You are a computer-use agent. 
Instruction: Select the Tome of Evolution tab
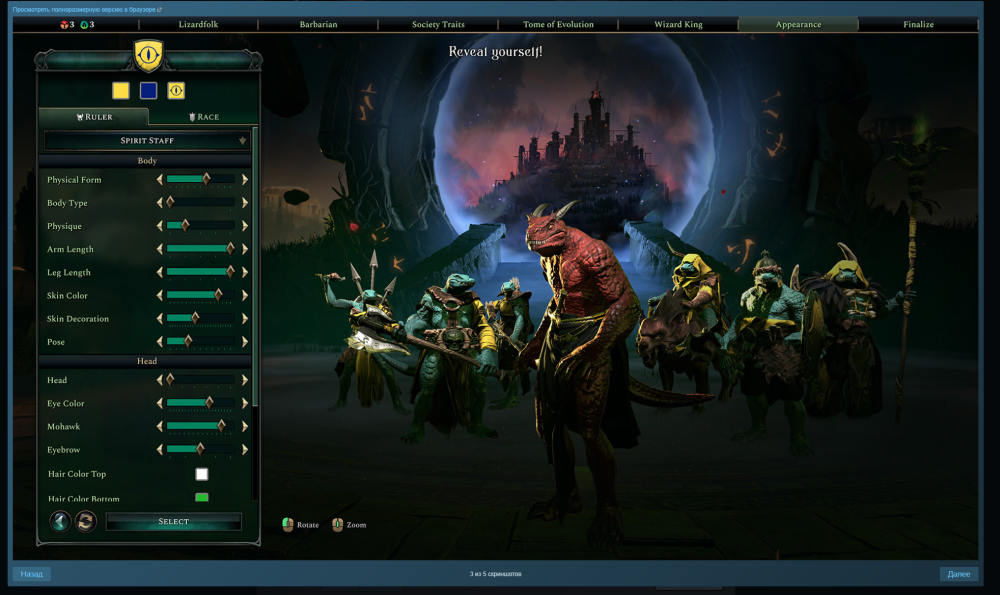(558, 24)
